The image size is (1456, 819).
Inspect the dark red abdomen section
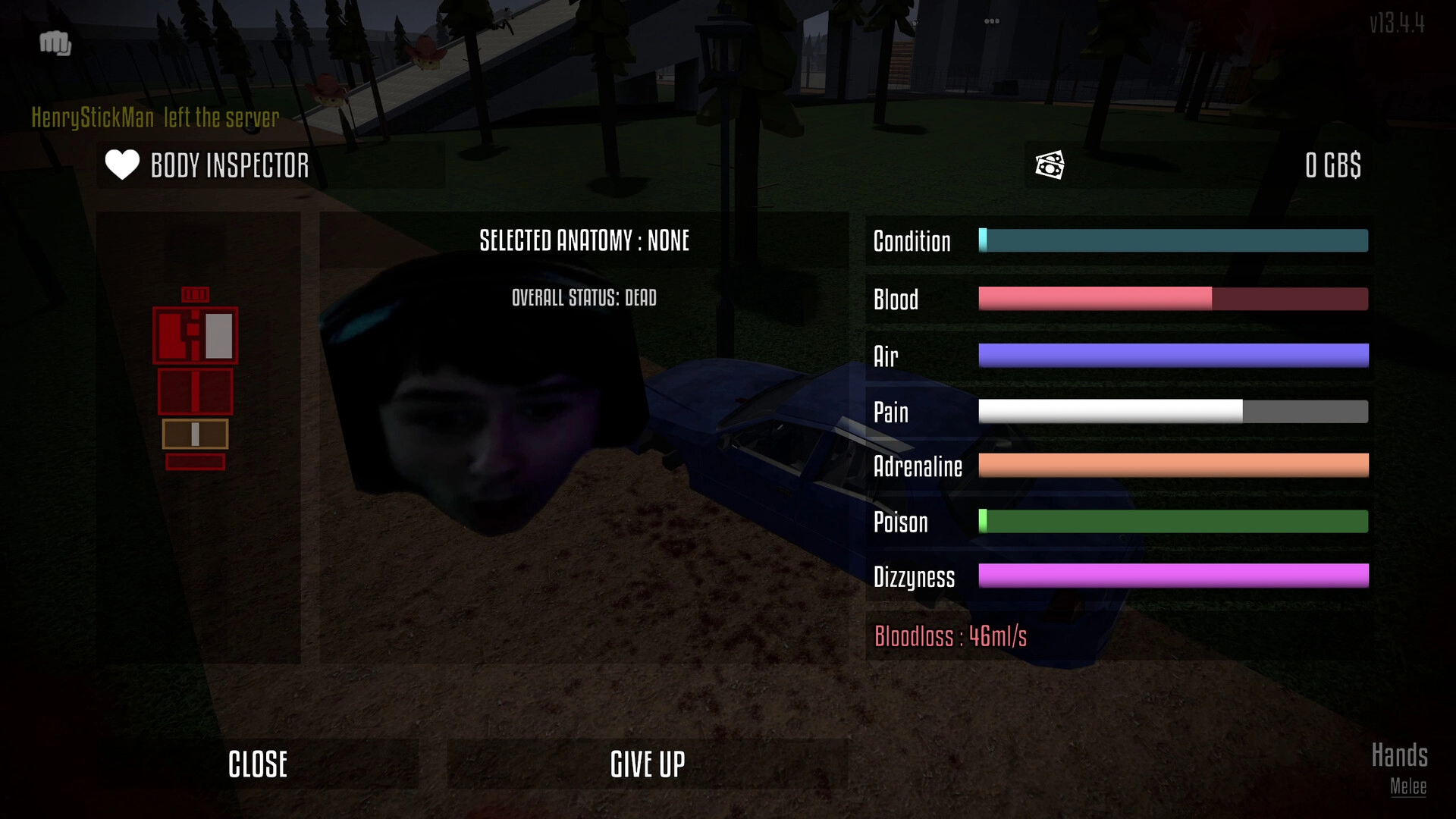(195, 391)
